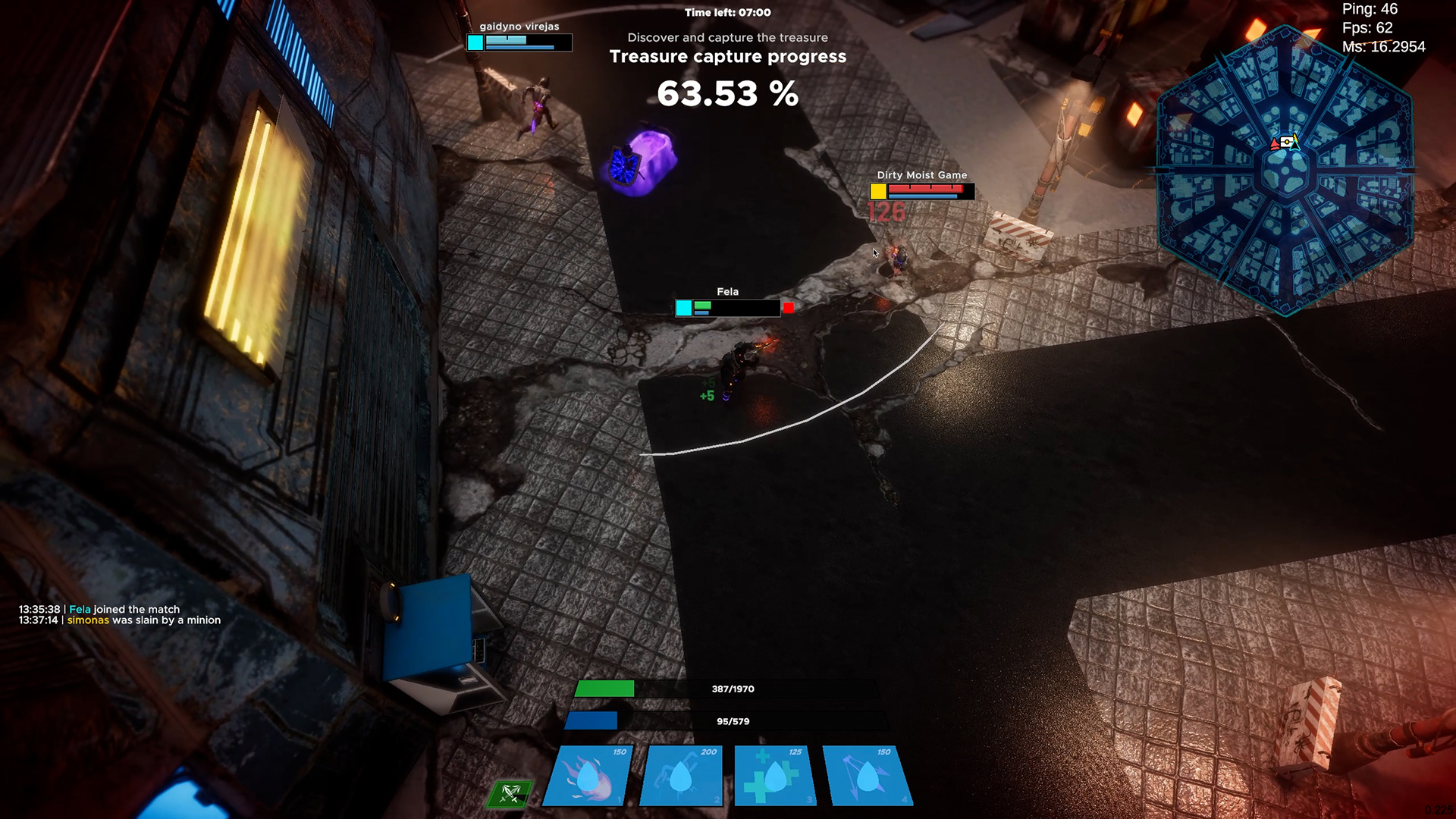Click the simonas was slain chat entry

coord(119,620)
